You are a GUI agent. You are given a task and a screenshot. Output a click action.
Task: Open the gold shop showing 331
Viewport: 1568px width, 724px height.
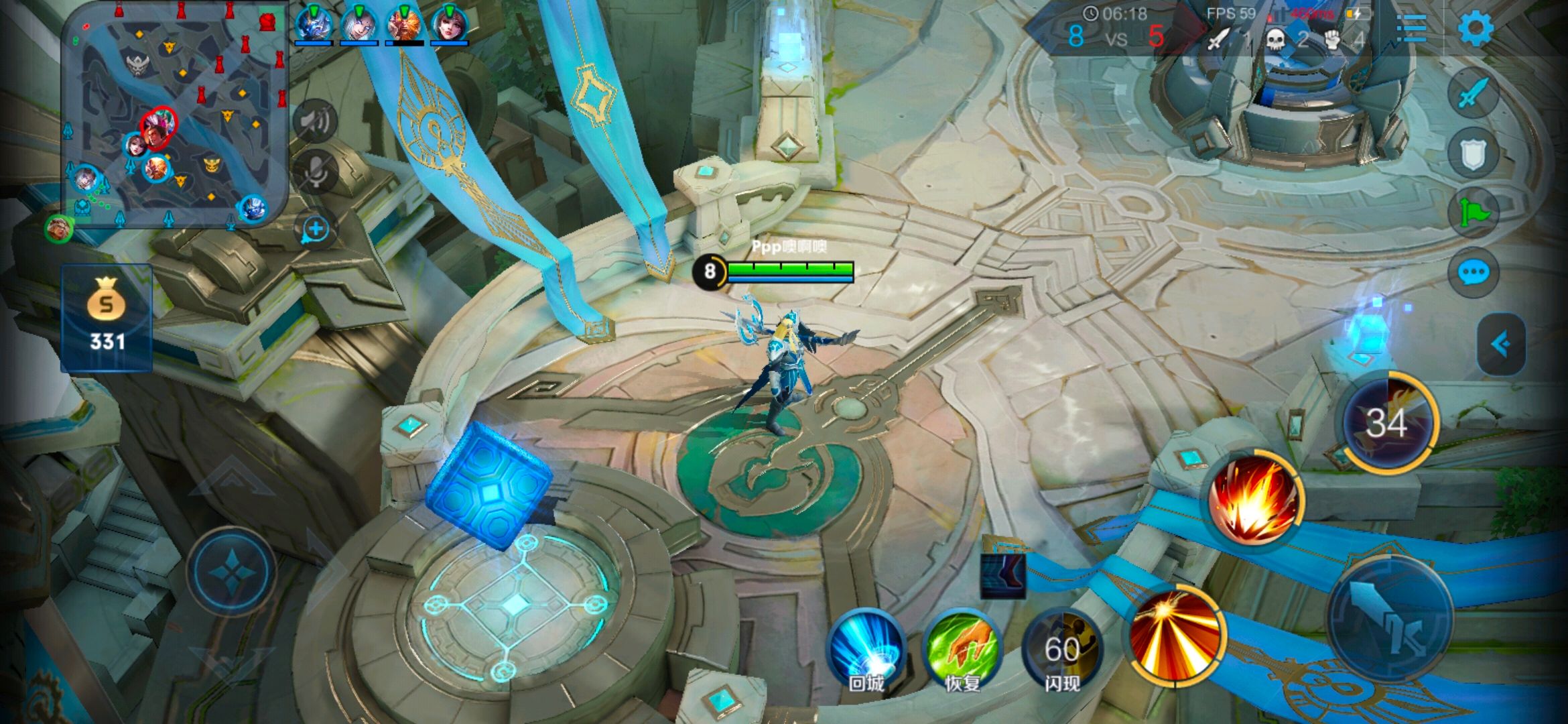pos(107,318)
